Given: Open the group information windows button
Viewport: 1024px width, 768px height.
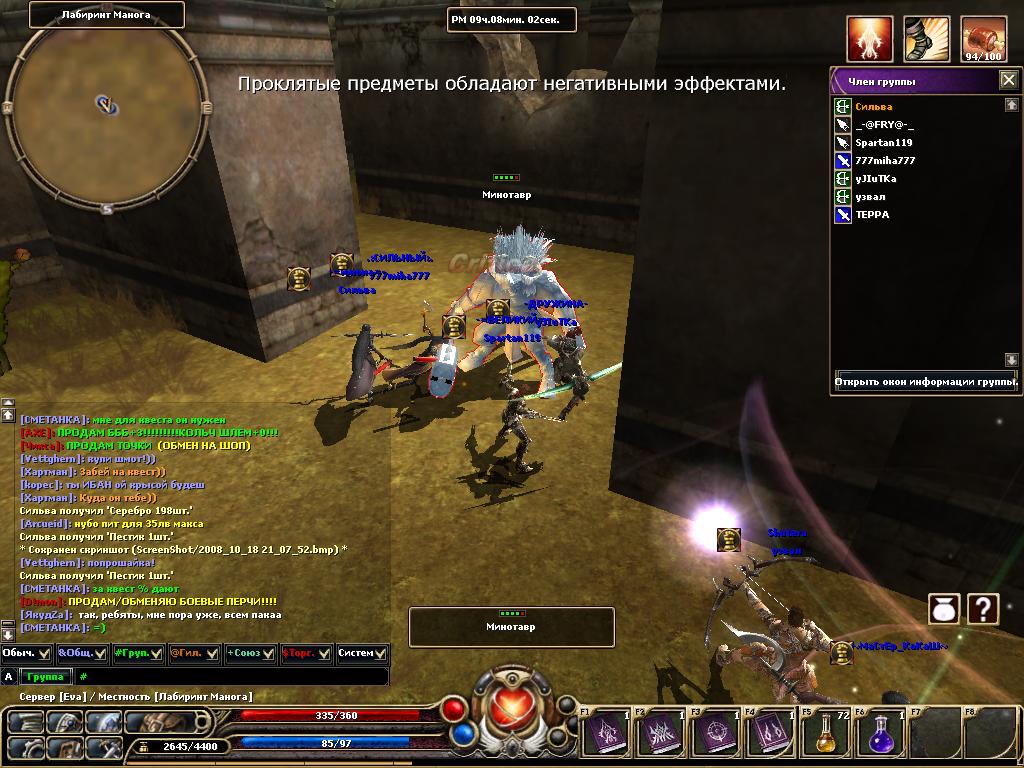Looking at the screenshot, I should pyautogui.click(x=926, y=382).
